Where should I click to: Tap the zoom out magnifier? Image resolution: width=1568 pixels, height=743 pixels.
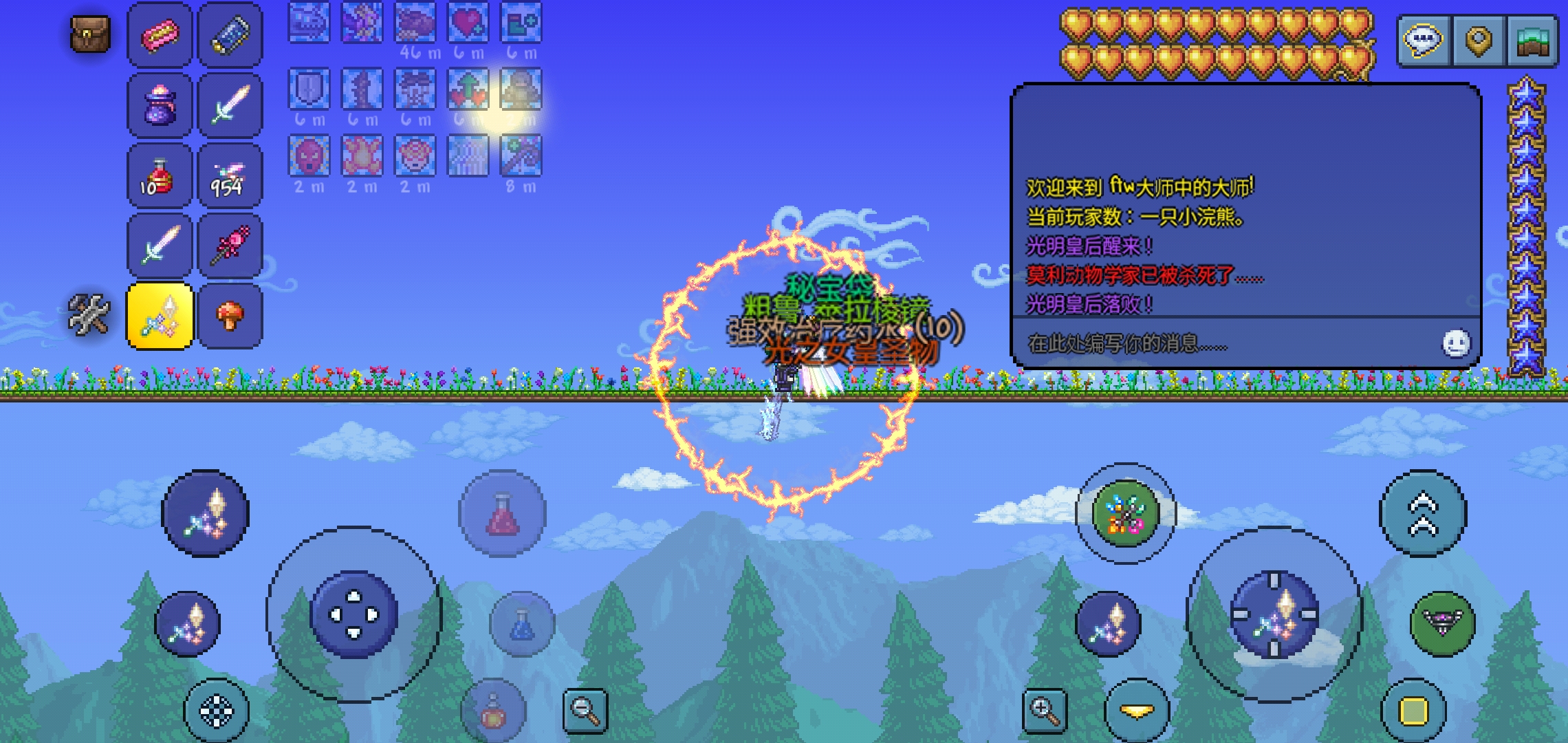pos(585,710)
